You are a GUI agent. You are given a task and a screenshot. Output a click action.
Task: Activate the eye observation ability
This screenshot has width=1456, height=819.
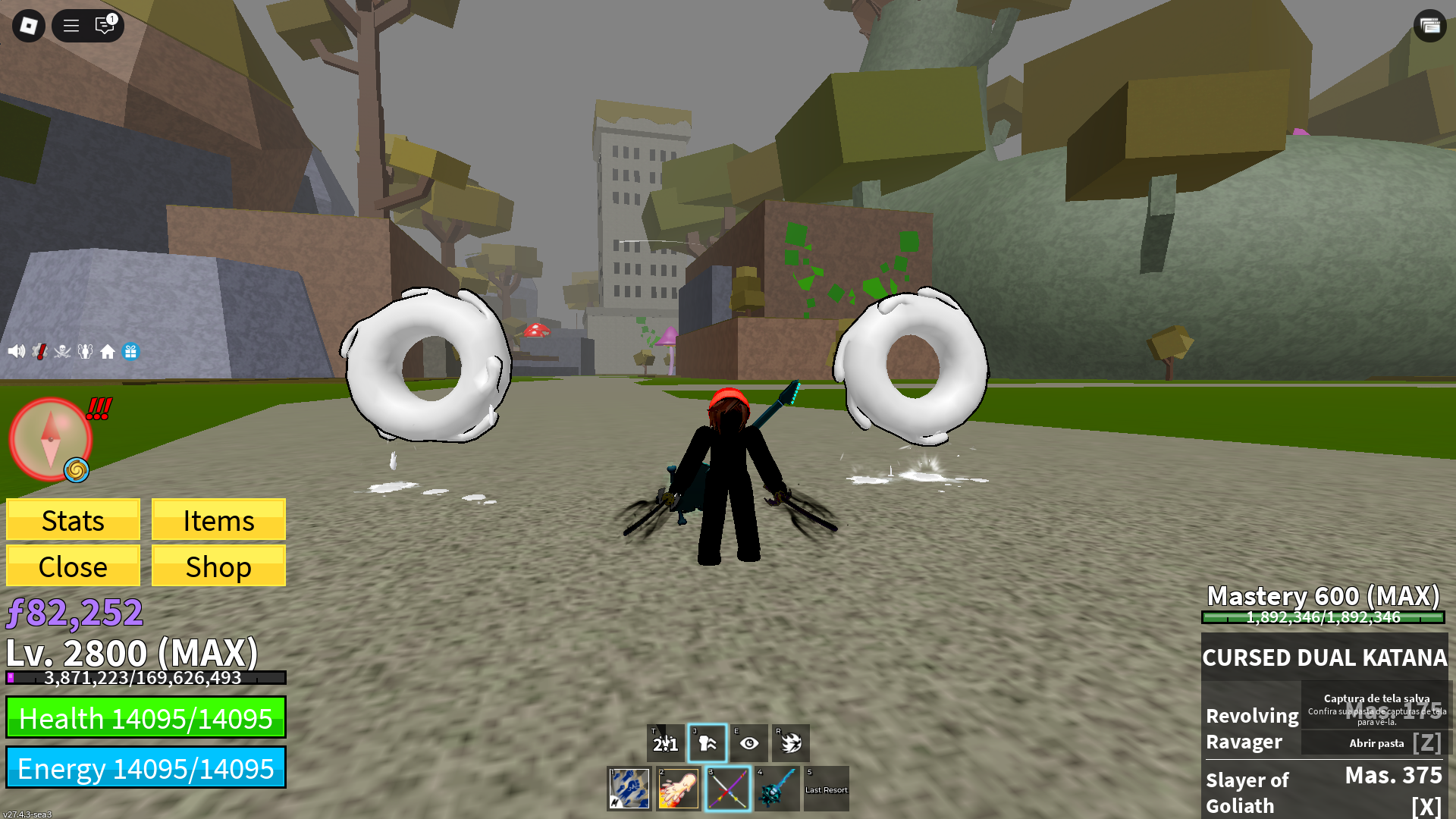pyautogui.click(x=749, y=743)
